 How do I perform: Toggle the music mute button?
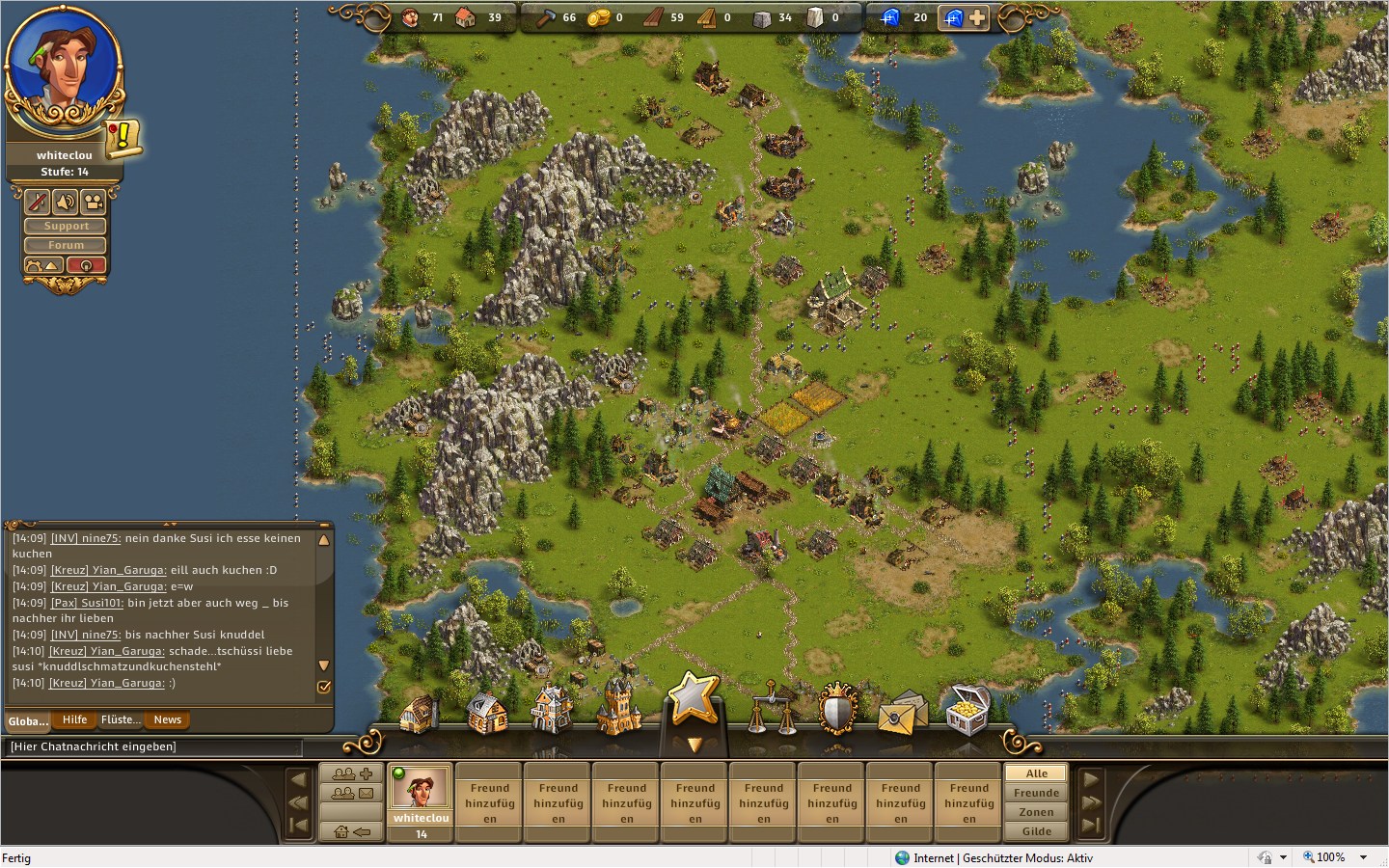click(37, 202)
